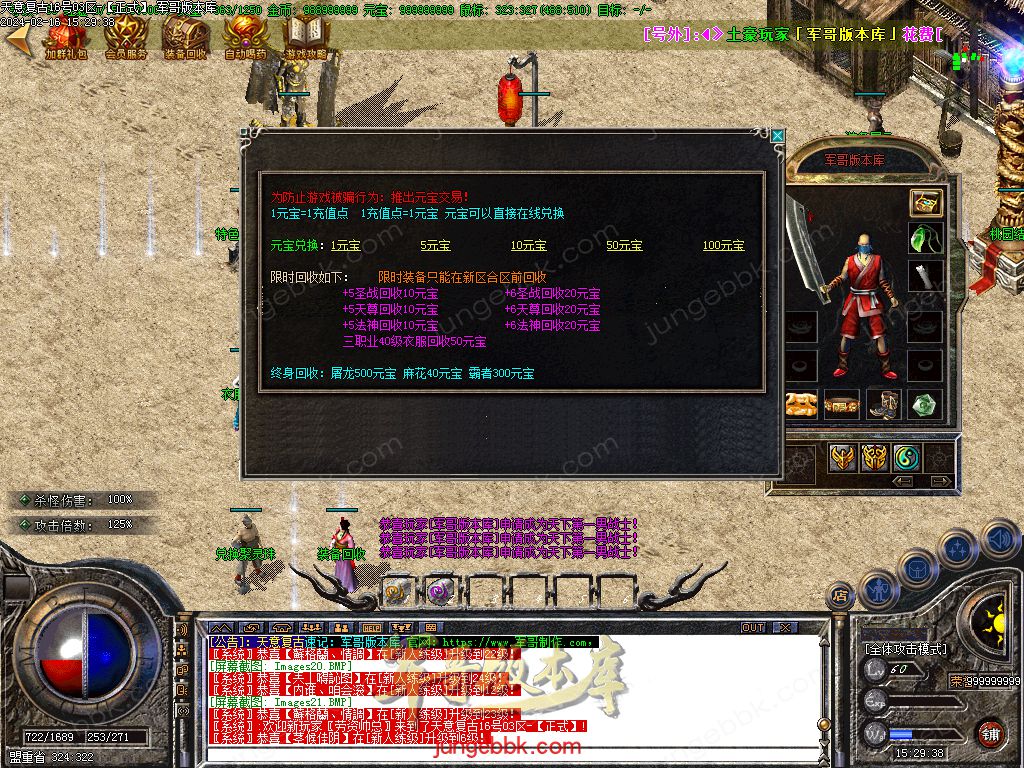Open the 装备回收 equipment recycling chest
Image resolution: width=1024 pixels, height=768 pixels.
click(185, 37)
